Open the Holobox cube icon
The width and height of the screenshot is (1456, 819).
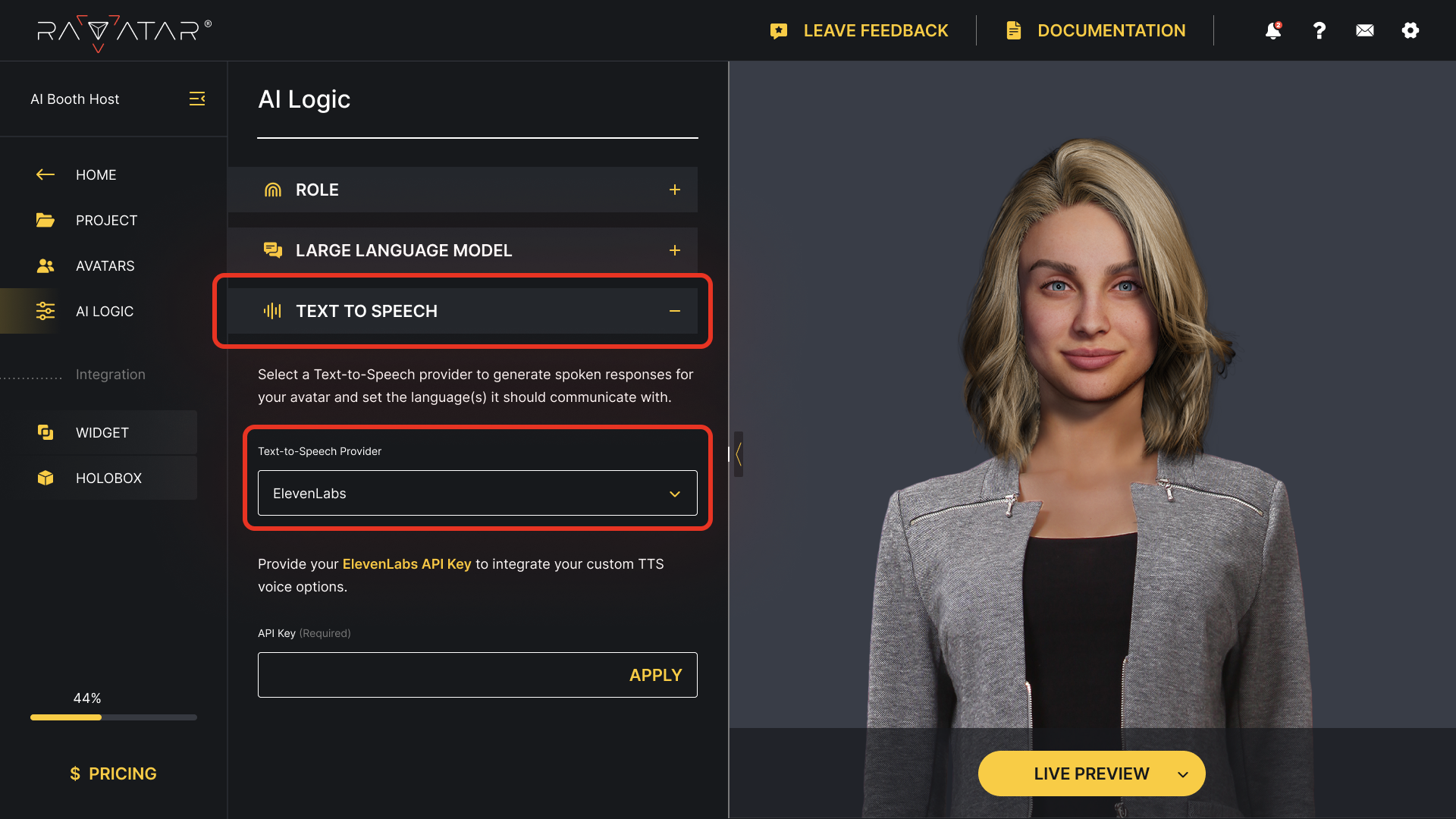[x=45, y=478]
